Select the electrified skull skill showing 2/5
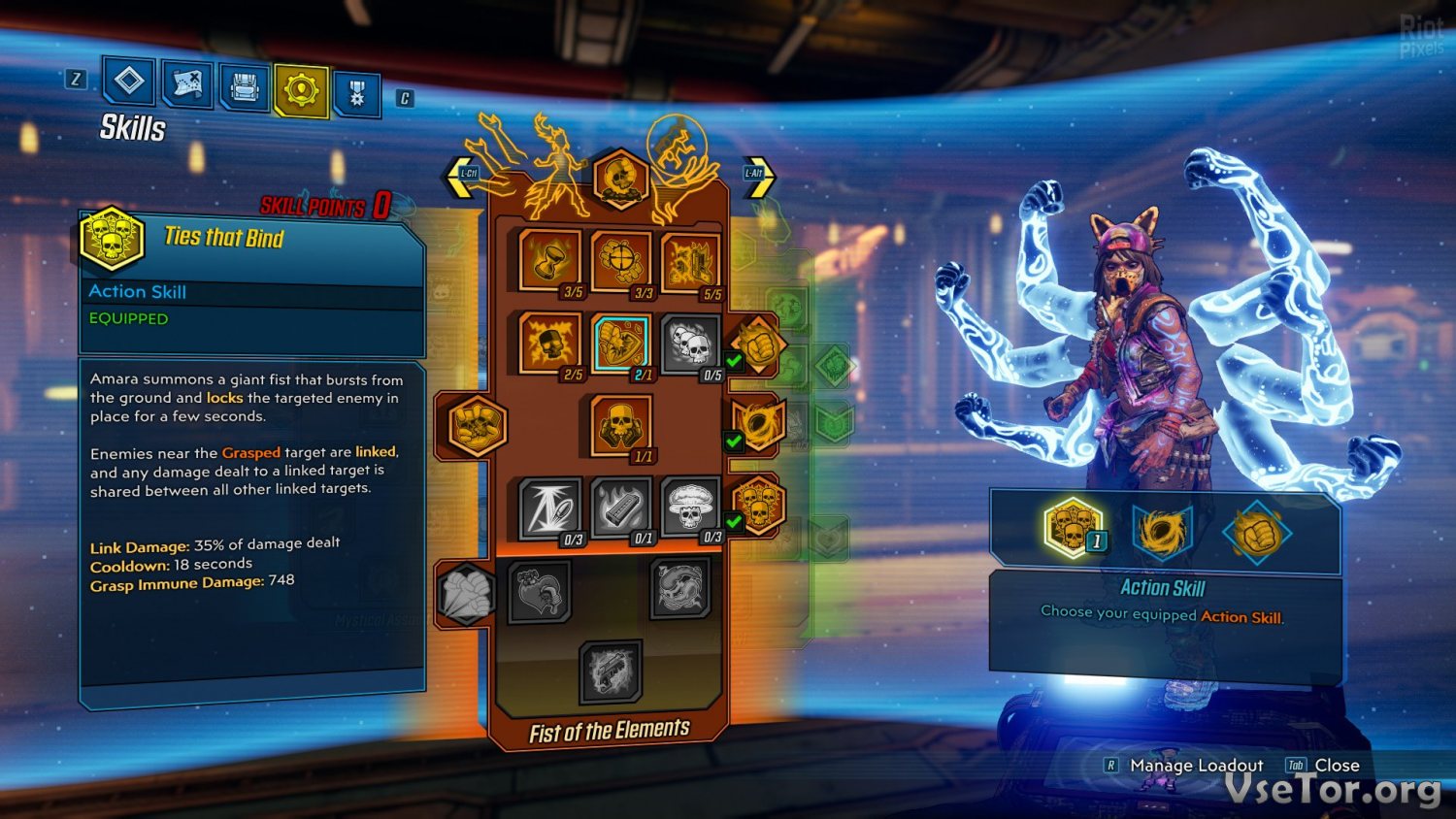The image size is (1456, 819). tap(550, 343)
